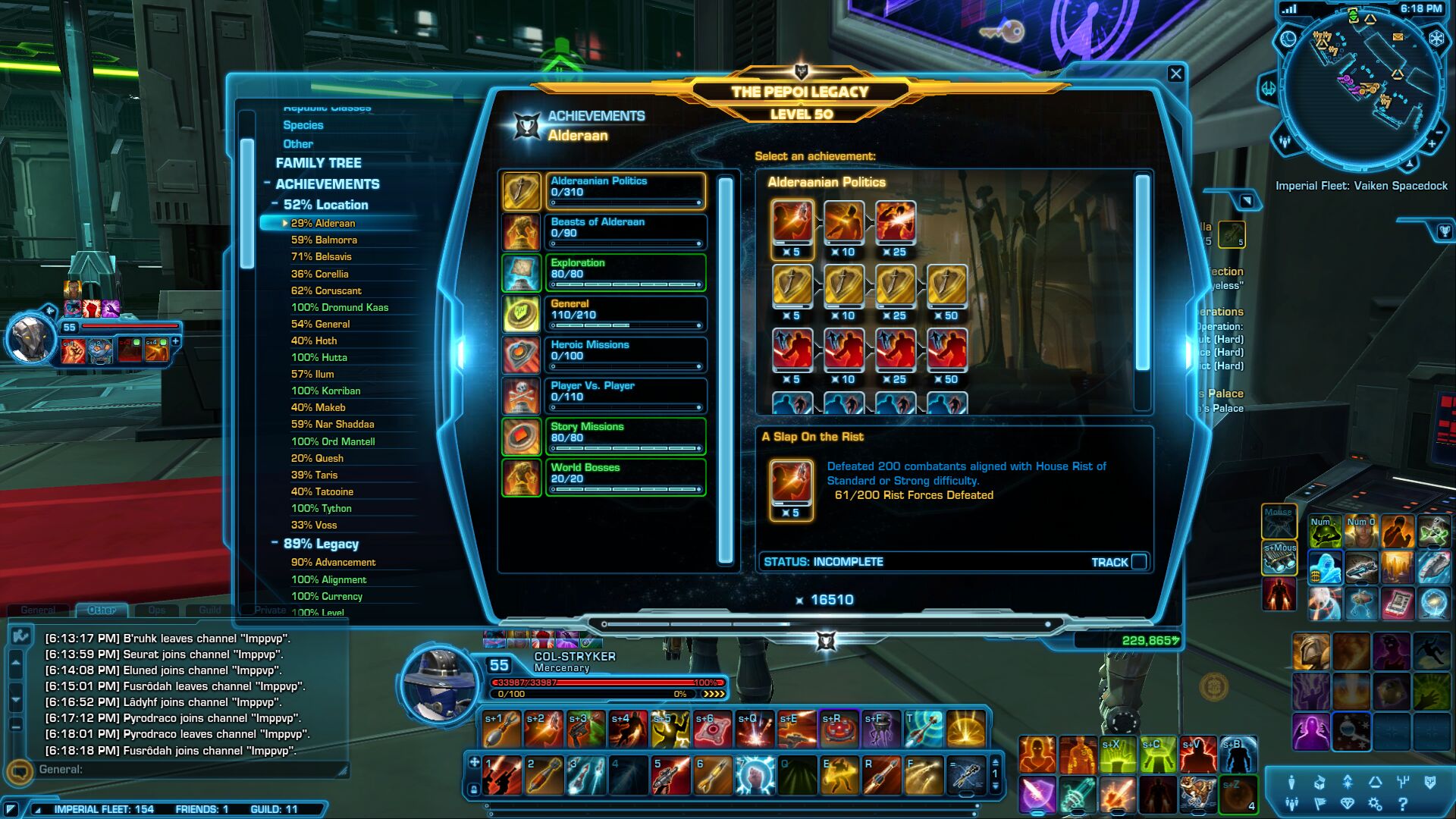Click the Vaiken Spacedock minimap

1361,87
